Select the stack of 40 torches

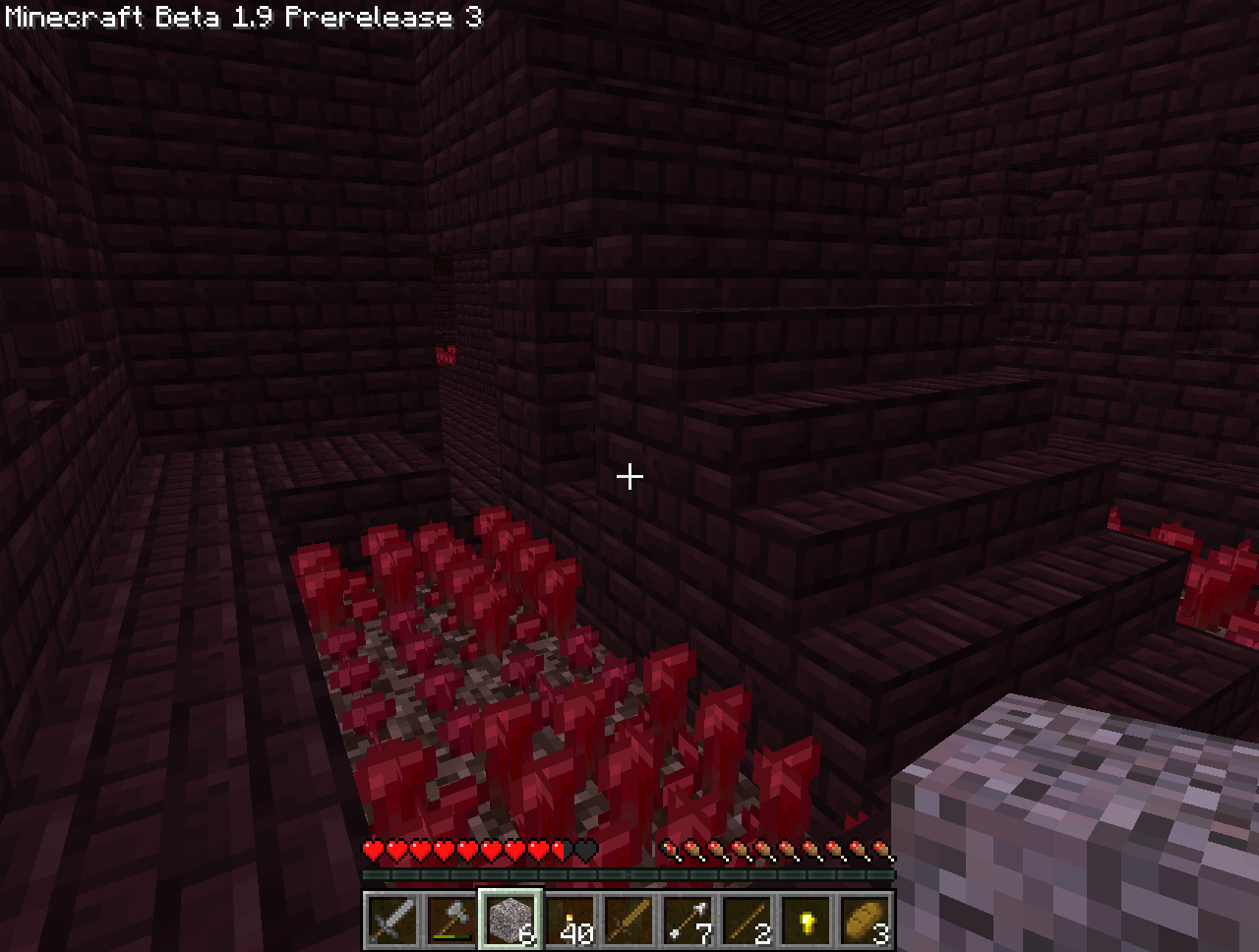570,922
